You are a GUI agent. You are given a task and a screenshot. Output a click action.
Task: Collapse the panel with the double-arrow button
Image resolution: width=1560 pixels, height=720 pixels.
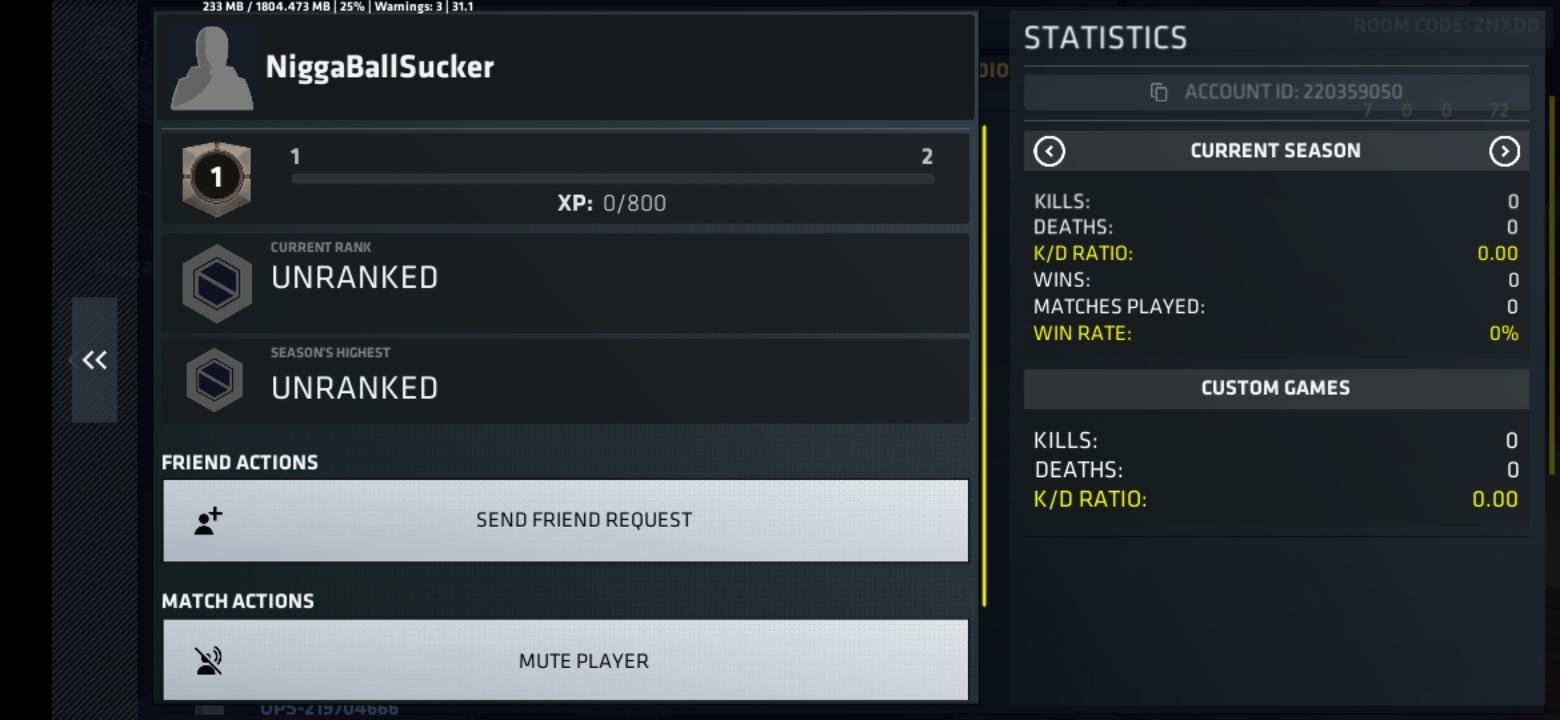pos(94,360)
